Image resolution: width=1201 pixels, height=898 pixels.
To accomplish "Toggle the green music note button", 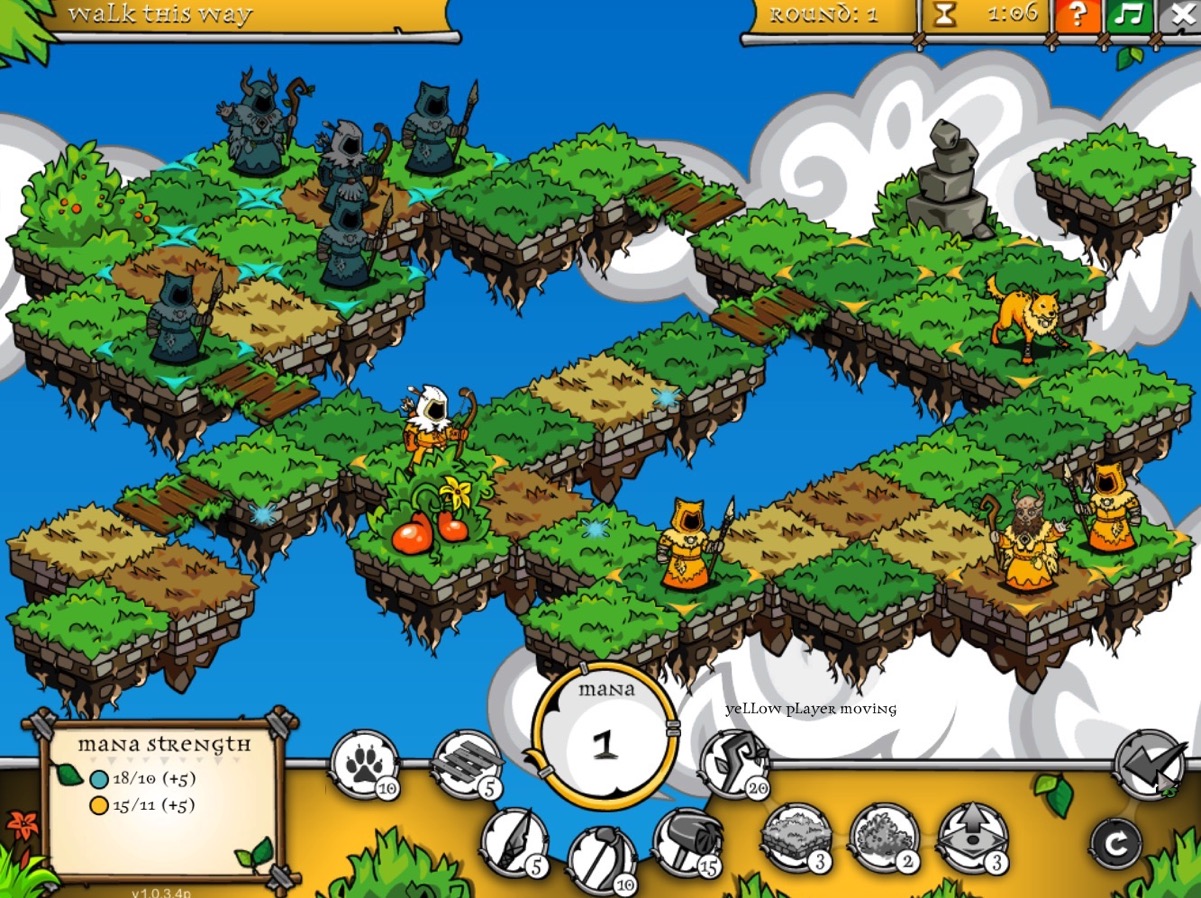I will [1129, 16].
